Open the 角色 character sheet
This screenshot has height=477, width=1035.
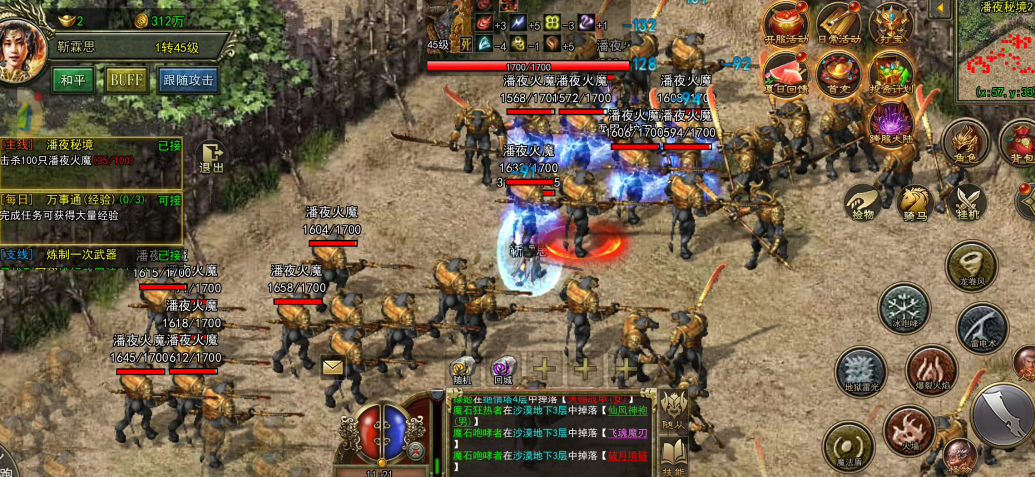pos(965,143)
